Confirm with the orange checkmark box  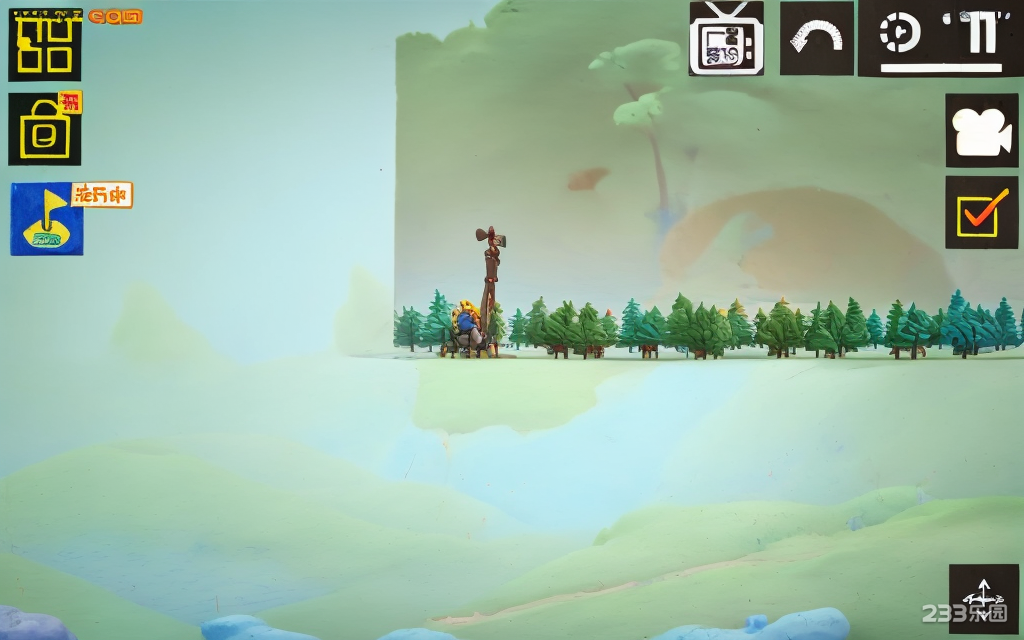(x=981, y=213)
